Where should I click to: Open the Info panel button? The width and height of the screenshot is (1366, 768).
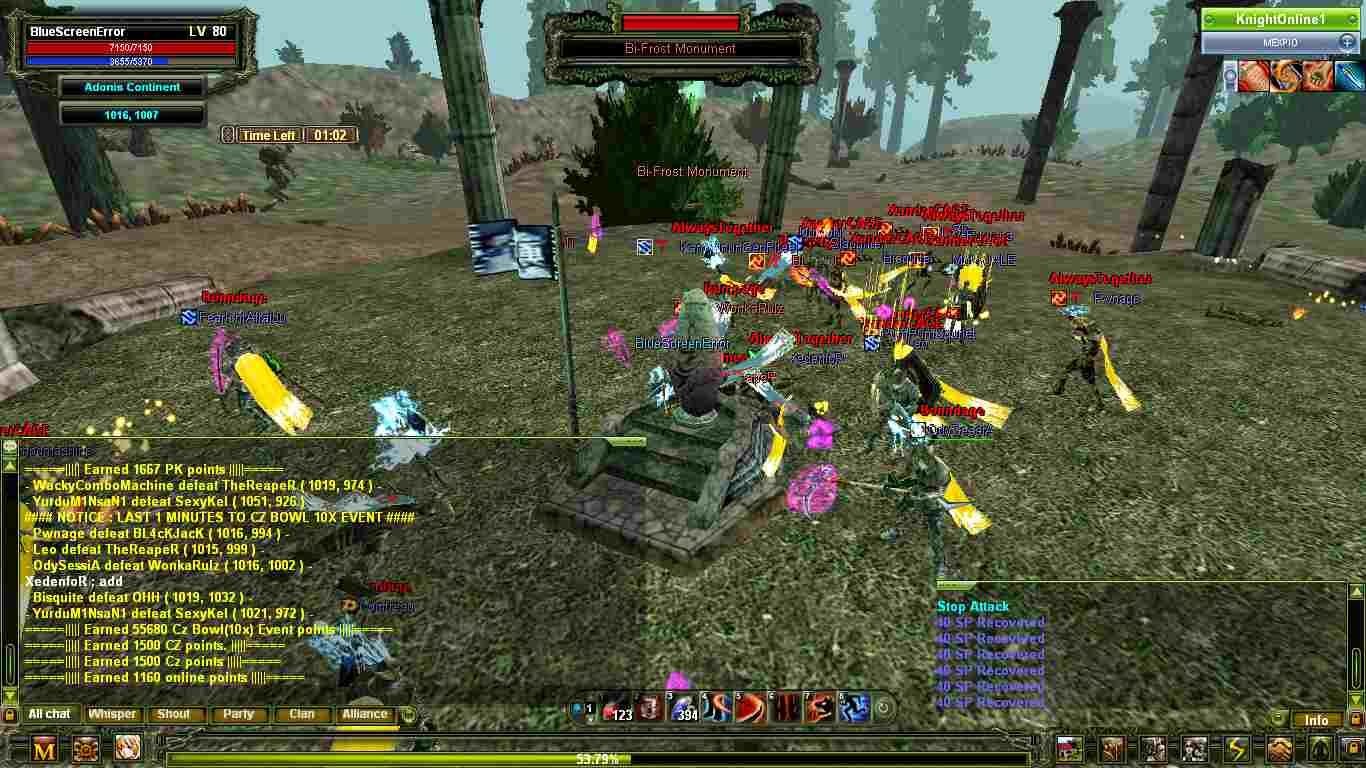1316,720
